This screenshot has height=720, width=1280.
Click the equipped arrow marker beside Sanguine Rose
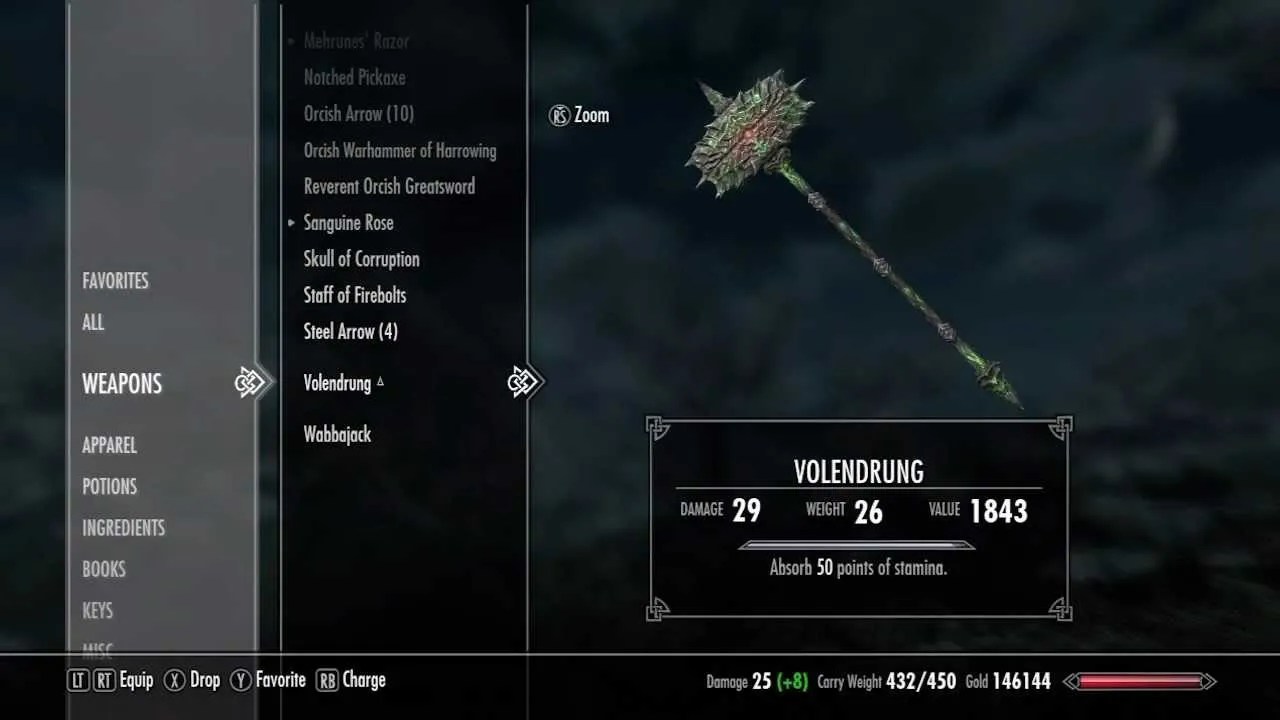click(x=290, y=222)
